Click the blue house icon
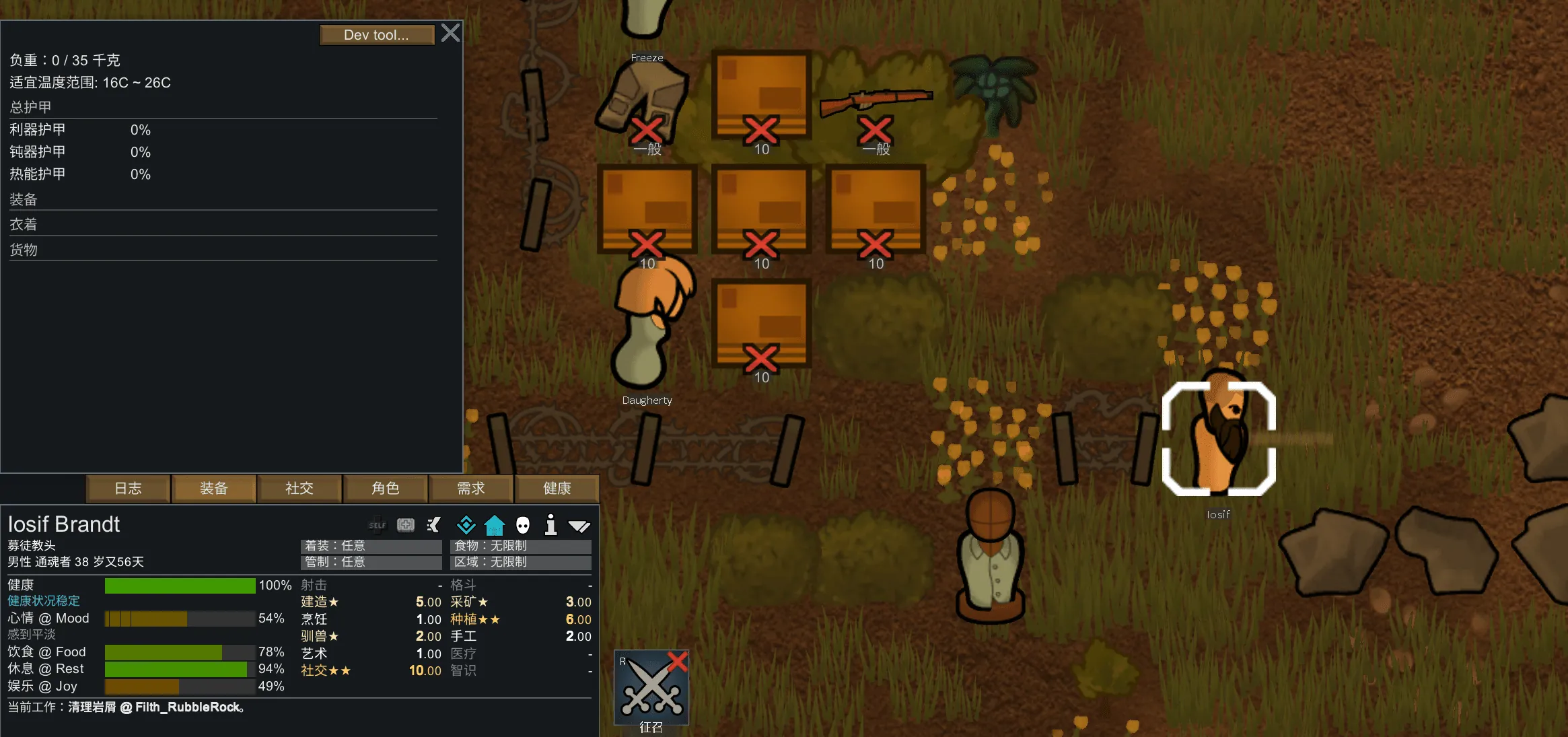Image resolution: width=1568 pixels, height=737 pixels. 495,525
